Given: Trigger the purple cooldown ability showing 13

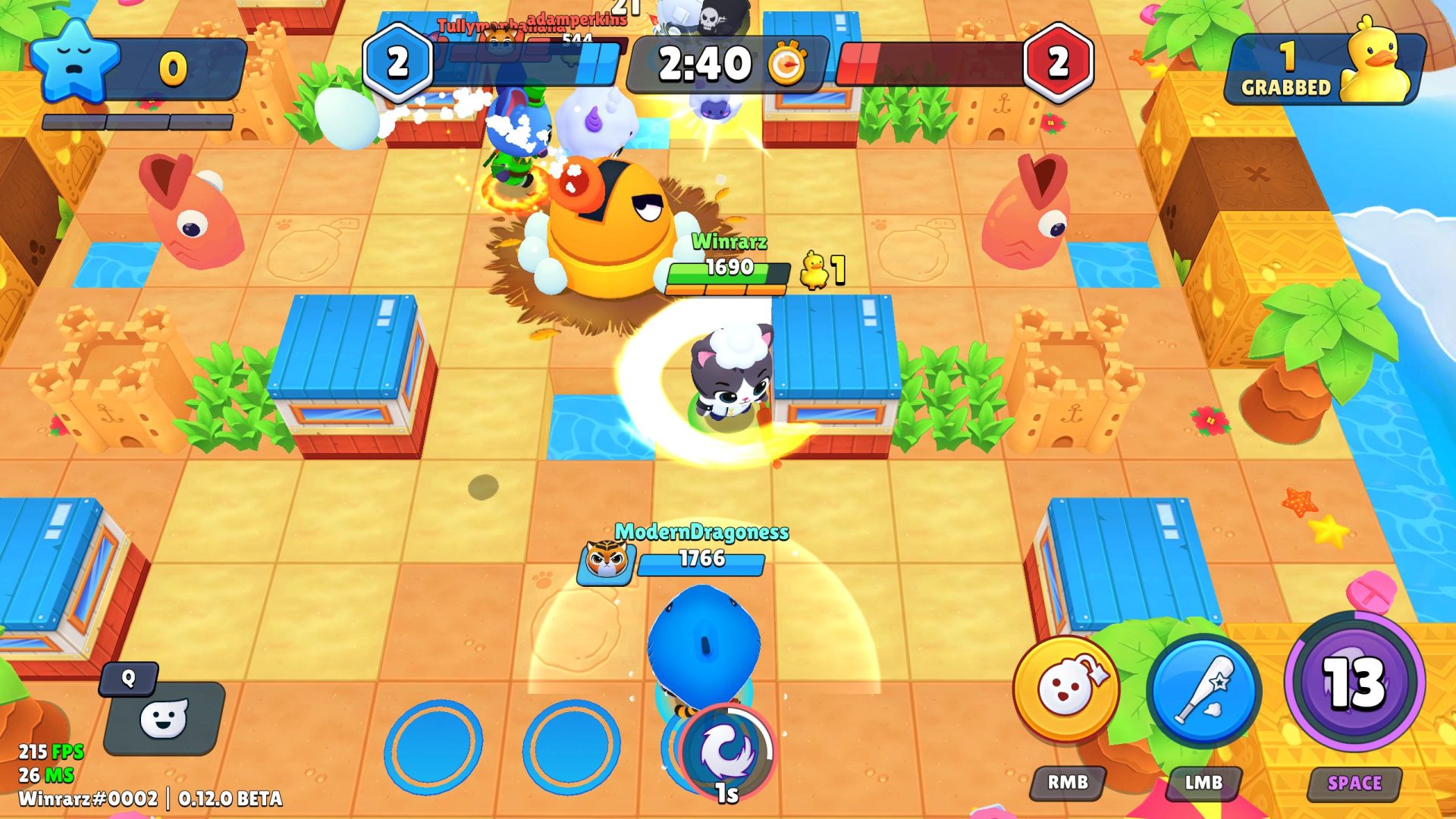Looking at the screenshot, I should pos(1354,682).
